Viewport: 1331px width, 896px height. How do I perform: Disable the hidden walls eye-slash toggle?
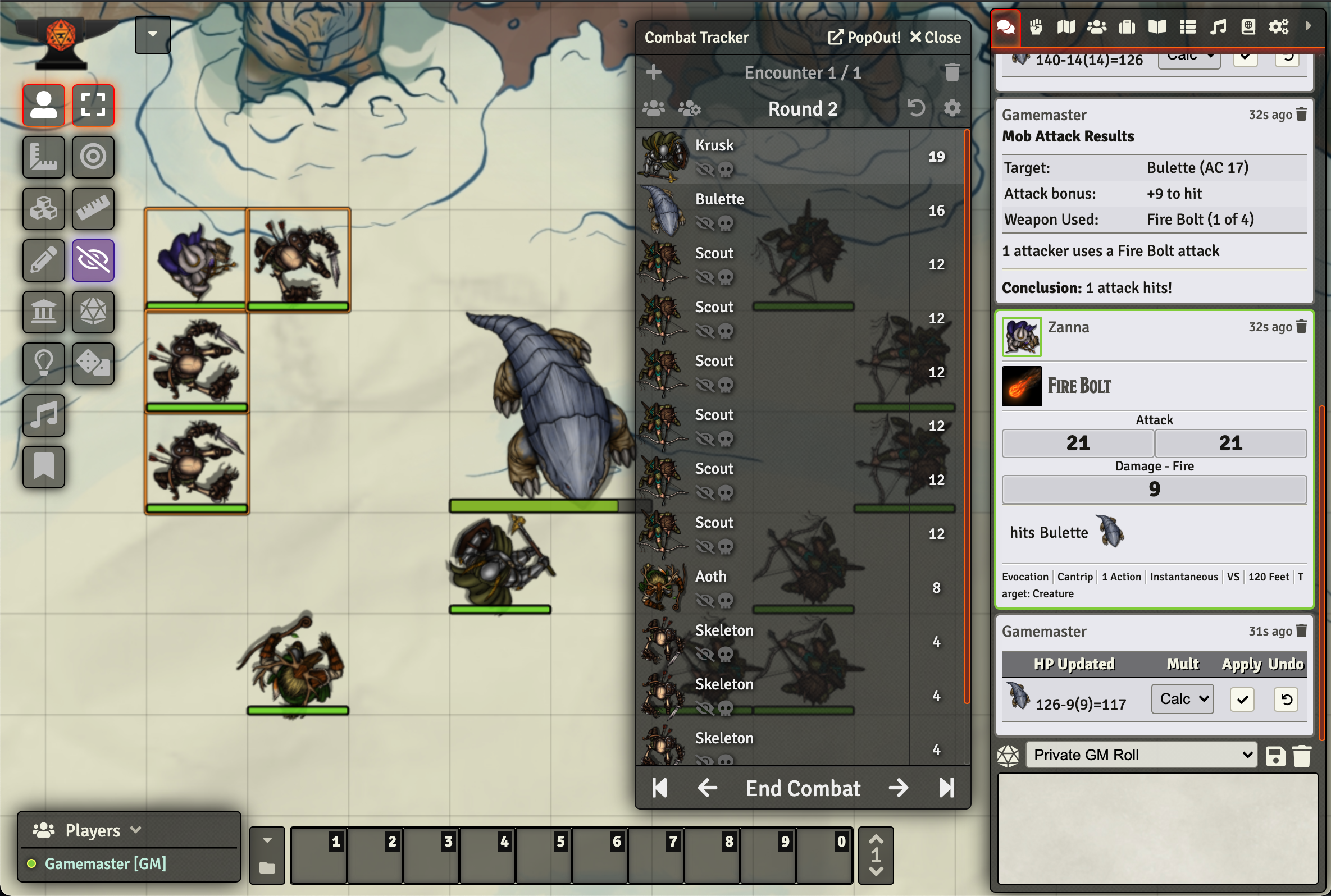click(x=93, y=260)
